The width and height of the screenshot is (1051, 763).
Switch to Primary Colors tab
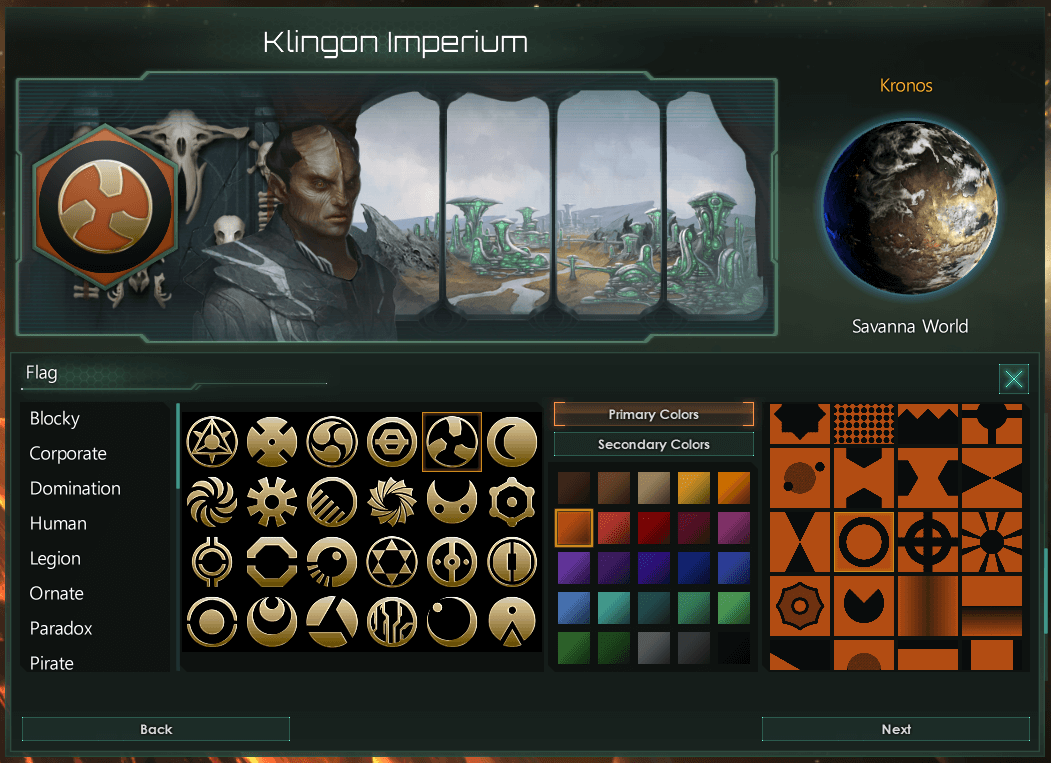pyautogui.click(x=653, y=414)
